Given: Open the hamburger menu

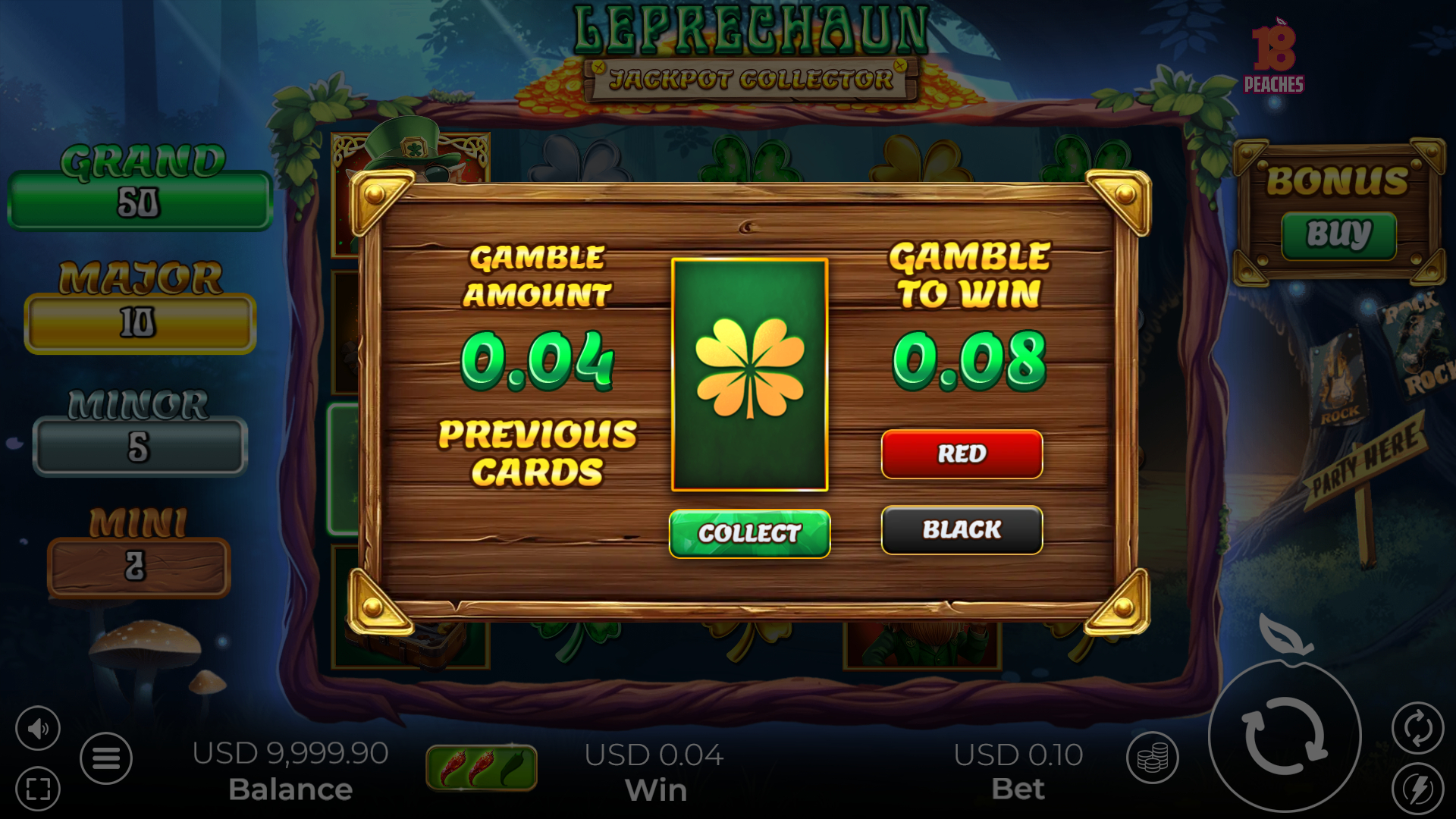Looking at the screenshot, I should coord(106,758).
